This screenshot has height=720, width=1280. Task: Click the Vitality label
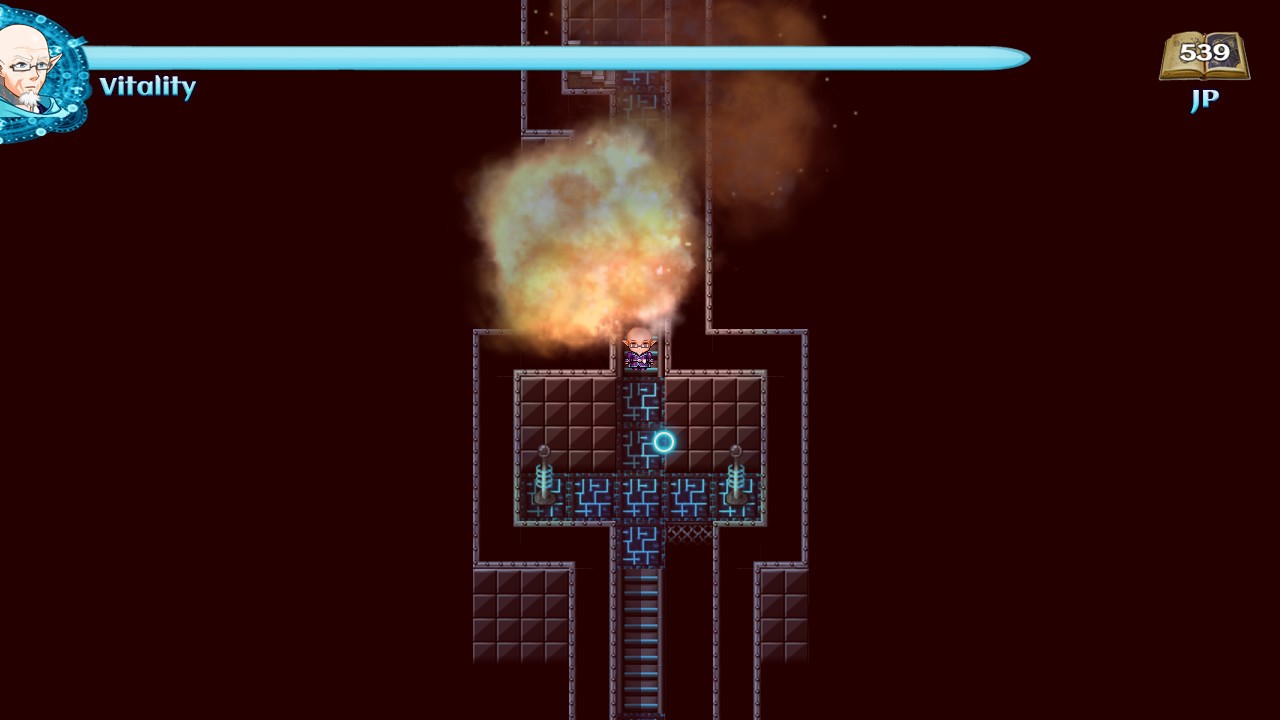pyautogui.click(x=148, y=88)
